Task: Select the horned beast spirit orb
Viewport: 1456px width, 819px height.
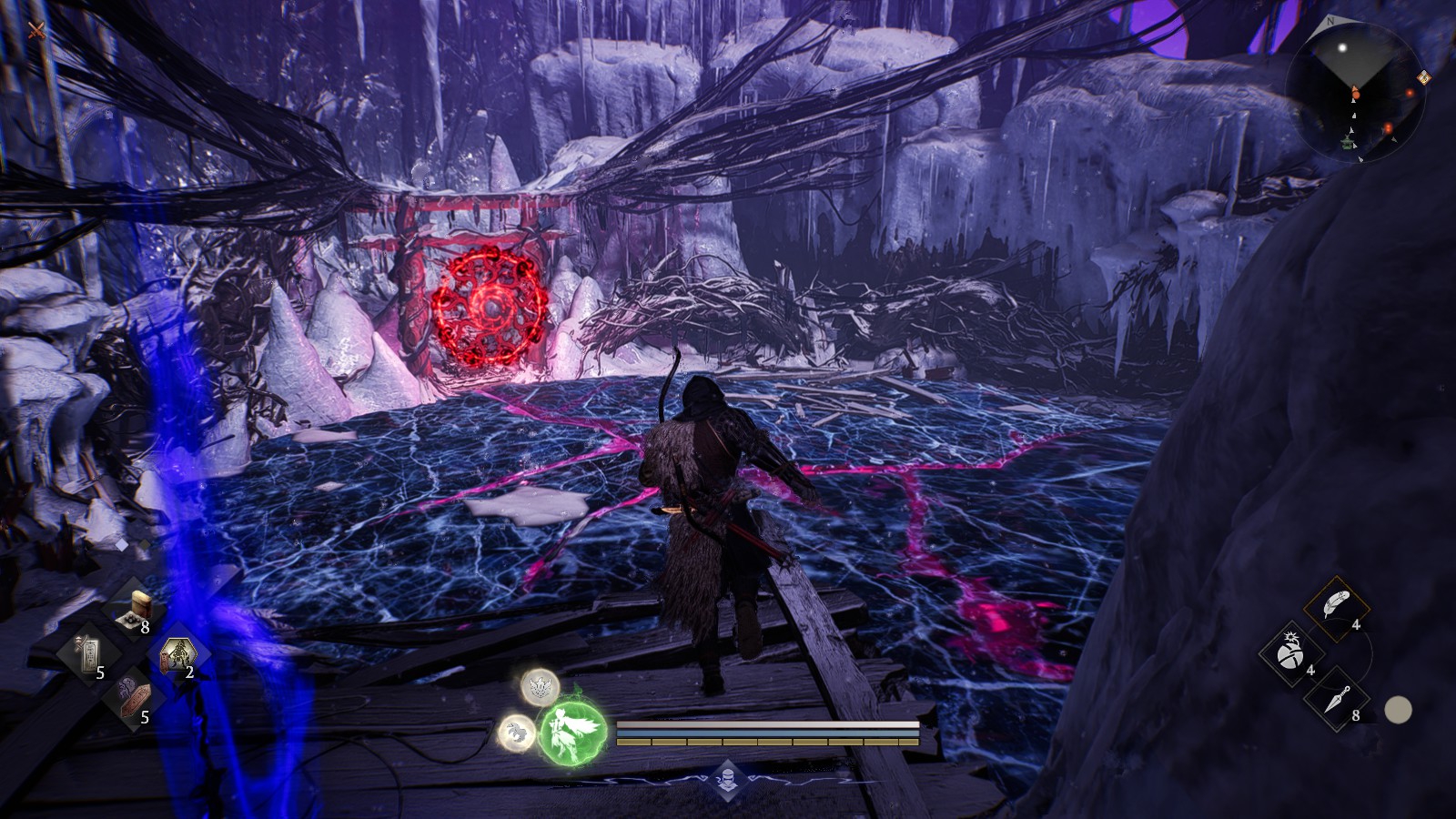Action: [x=540, y=687]
